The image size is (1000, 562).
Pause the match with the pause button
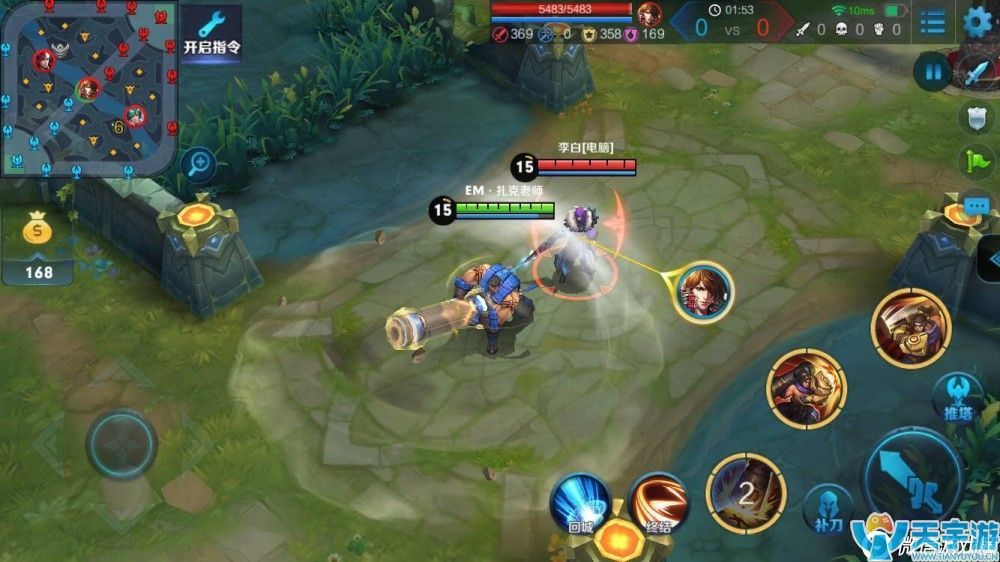coord(933,72)
